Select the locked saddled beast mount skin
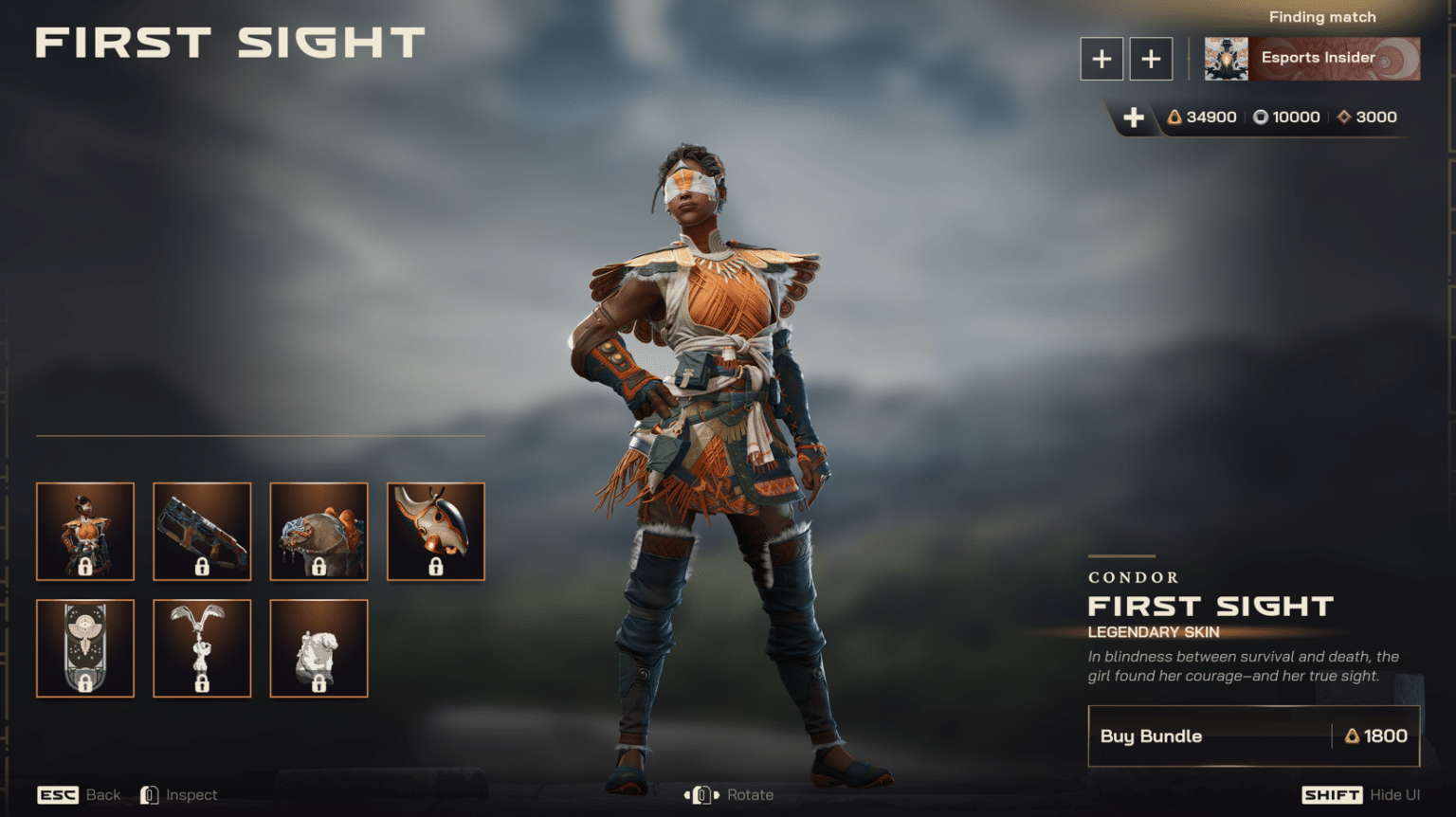The height and width of the screenshot is (817, 1456). pyautogui.click(x=318, y=532)
